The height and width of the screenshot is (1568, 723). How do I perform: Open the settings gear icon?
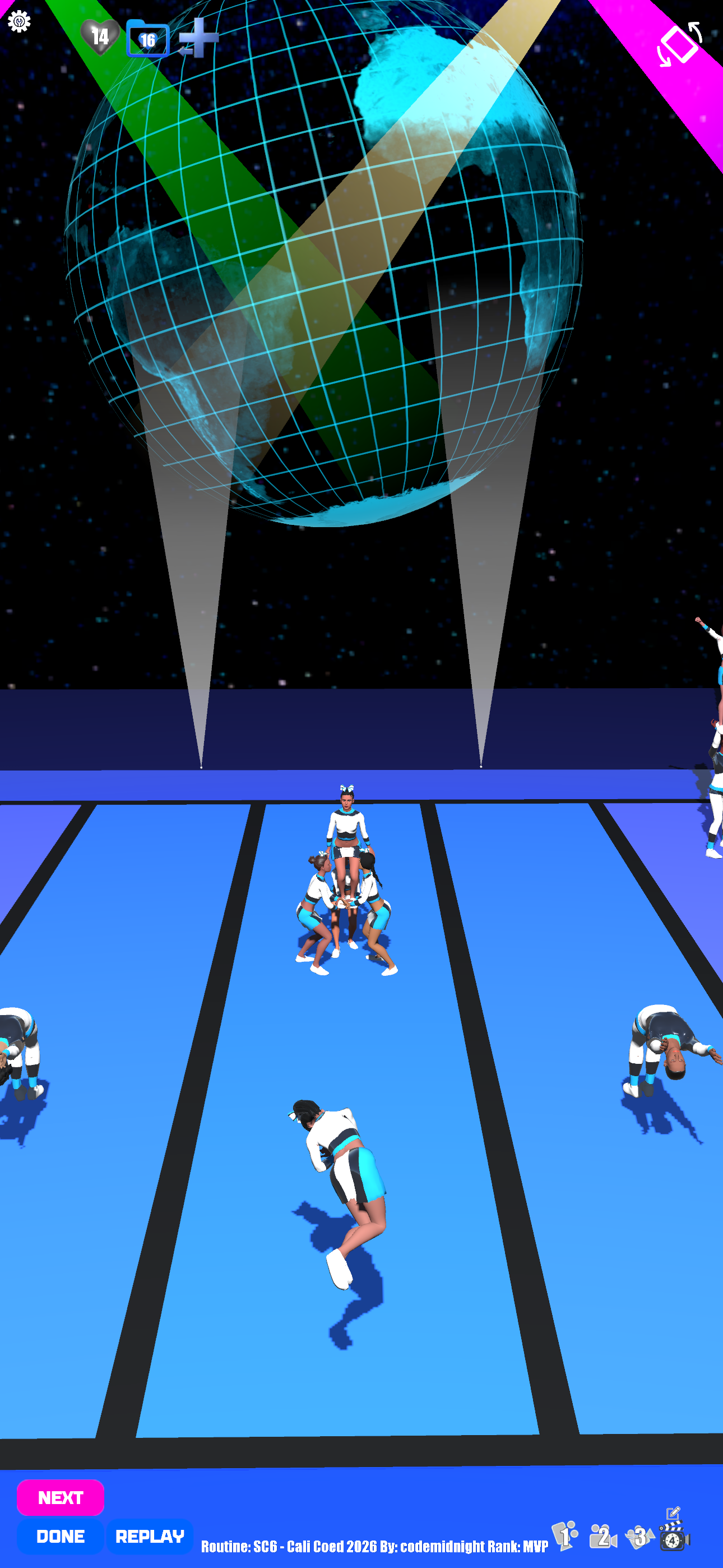point(18,22)
